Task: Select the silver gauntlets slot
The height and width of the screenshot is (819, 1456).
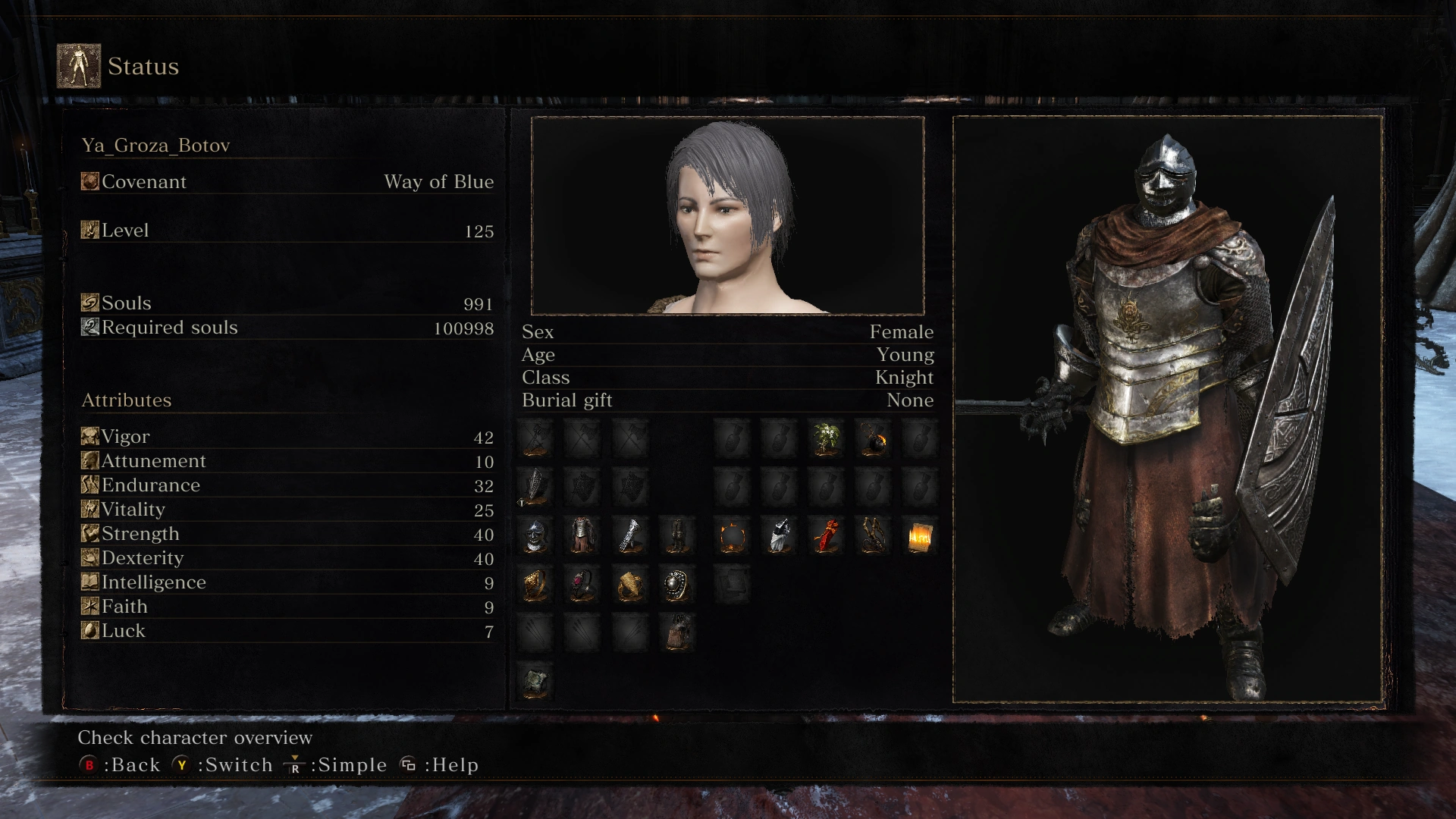Action: click(x=629, y=536)
